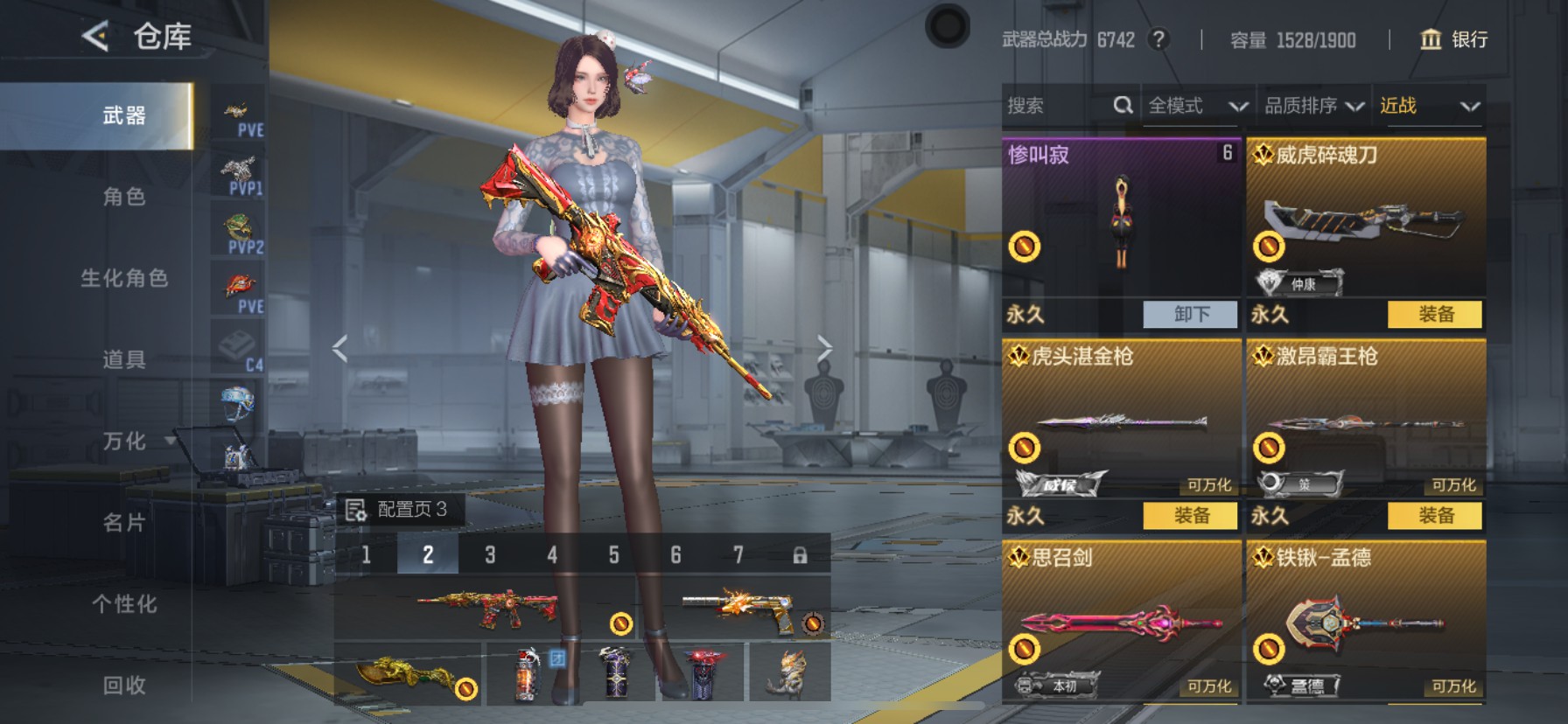Select the 道具 category
1568x724 pixels.
123,359
